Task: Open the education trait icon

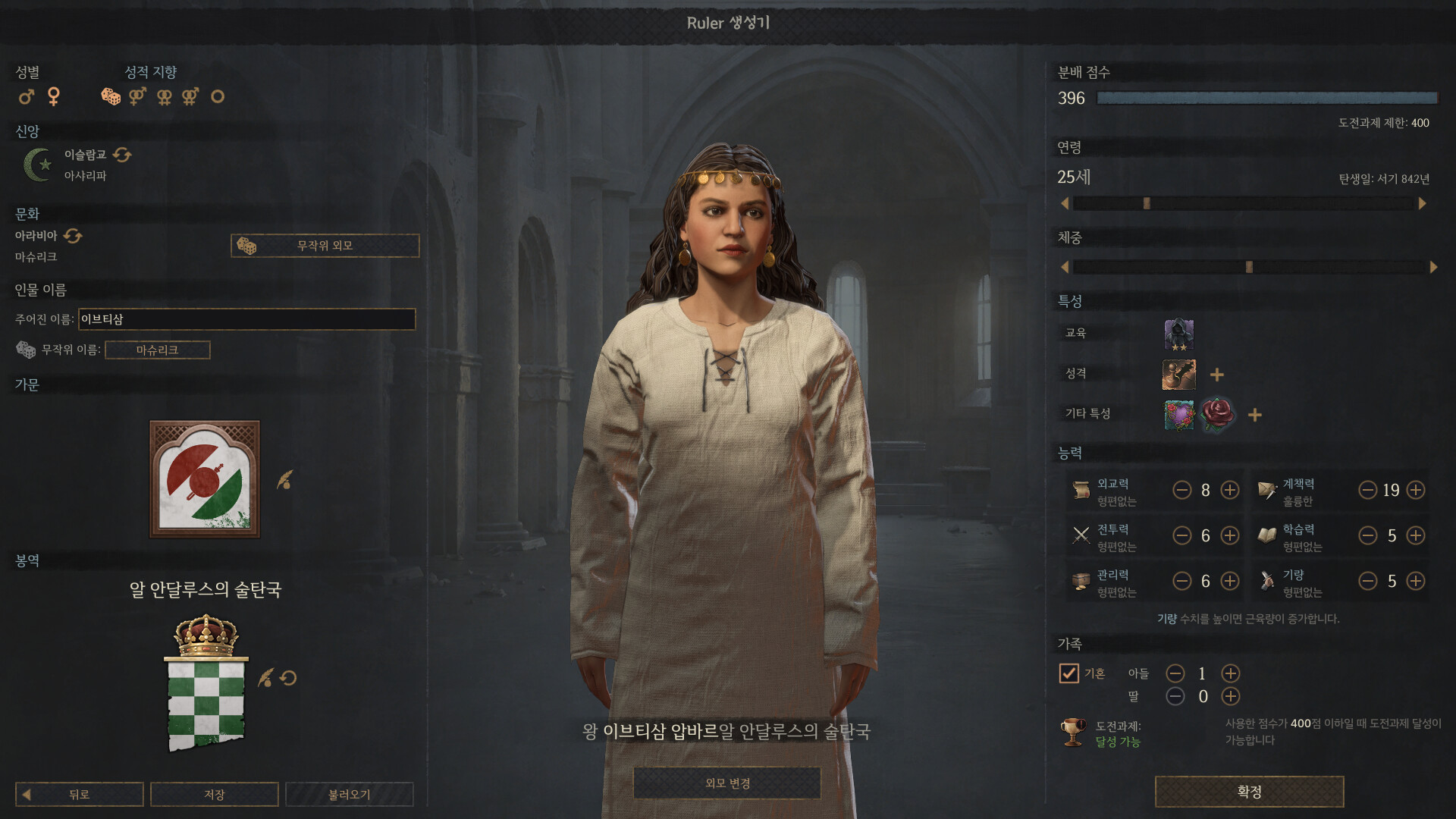Action: [1178, 334]
